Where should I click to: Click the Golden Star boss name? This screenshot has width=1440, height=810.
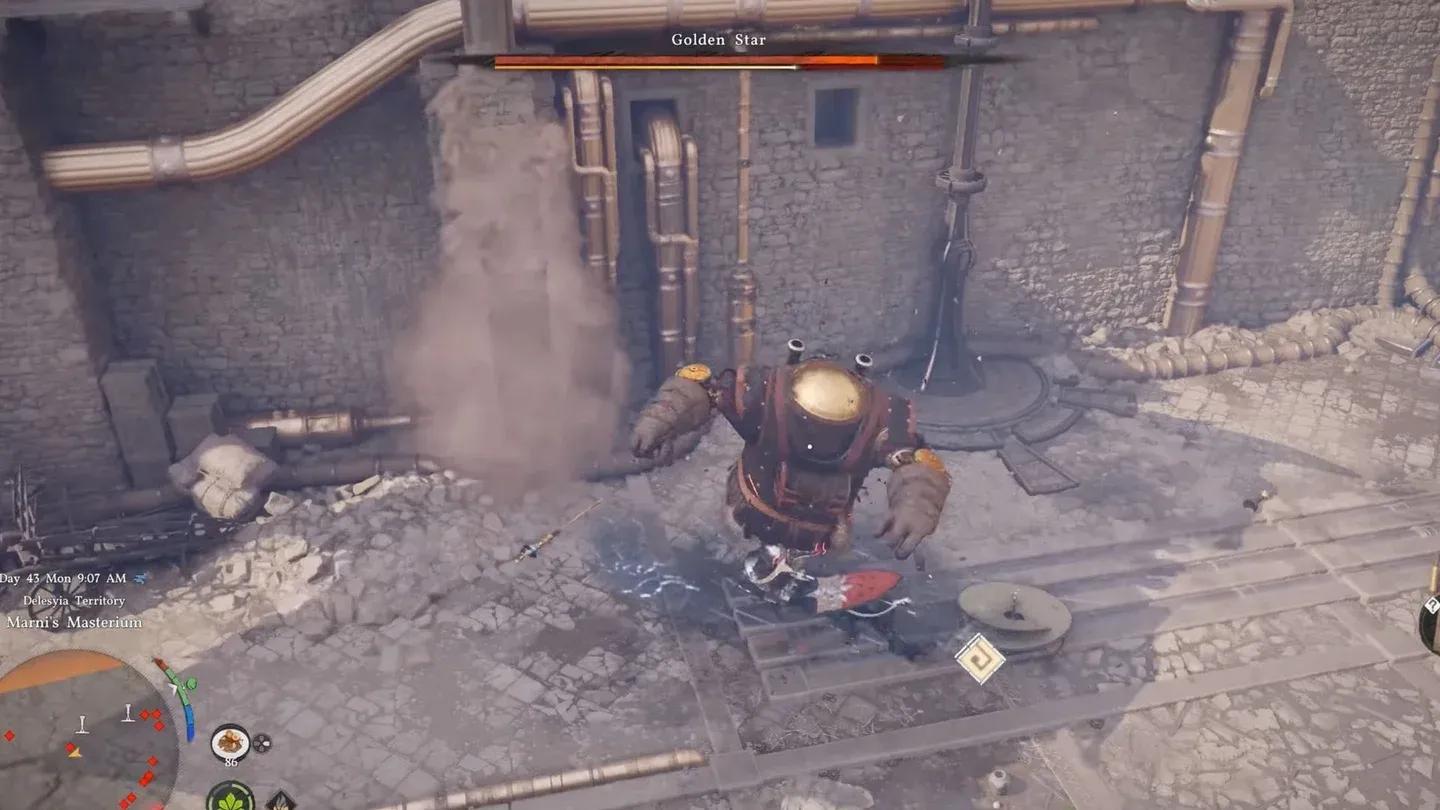(x=718, y=39)
